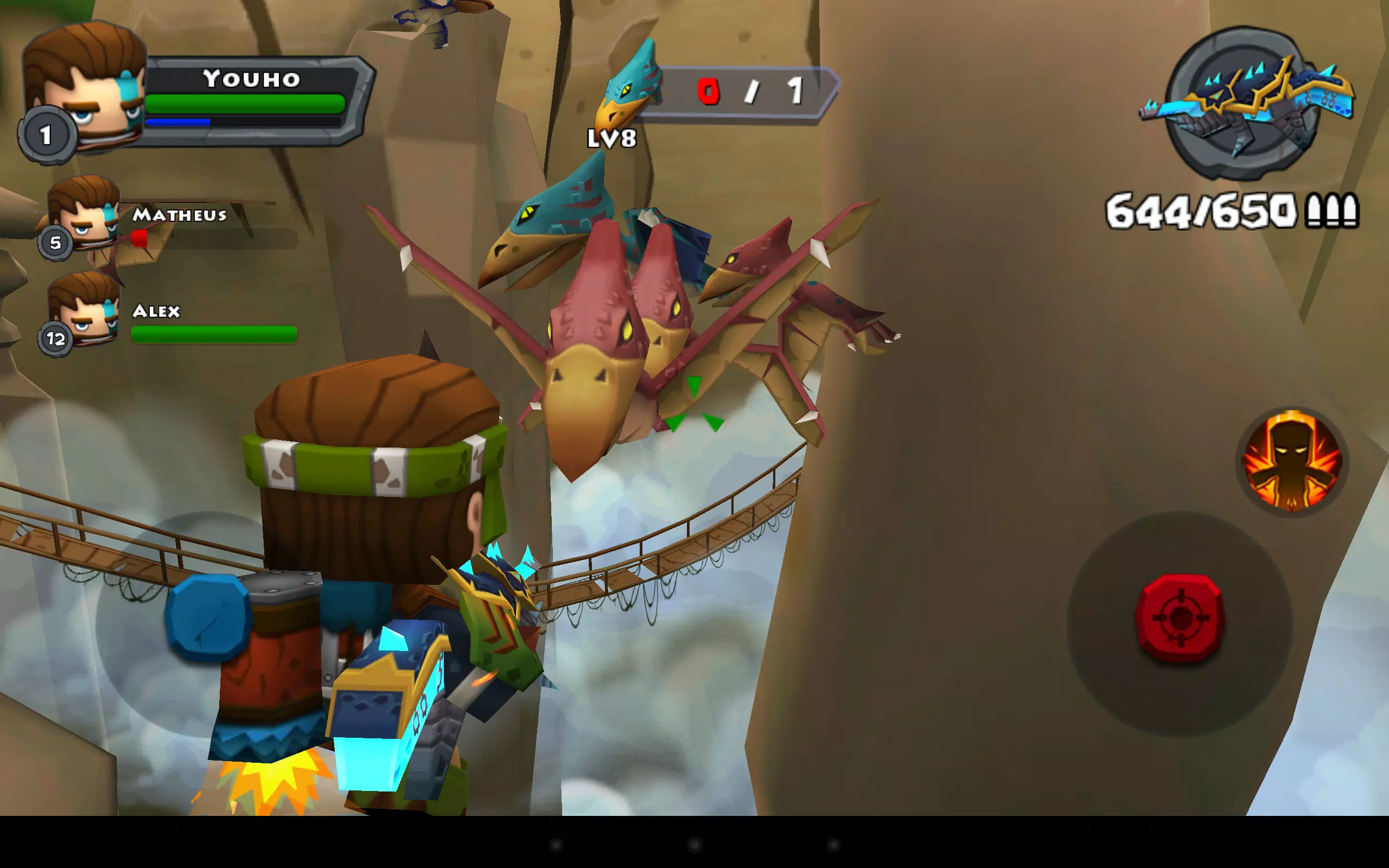Select the Matheus name label
1389x868 pixels.
click(x=179, y=215)
